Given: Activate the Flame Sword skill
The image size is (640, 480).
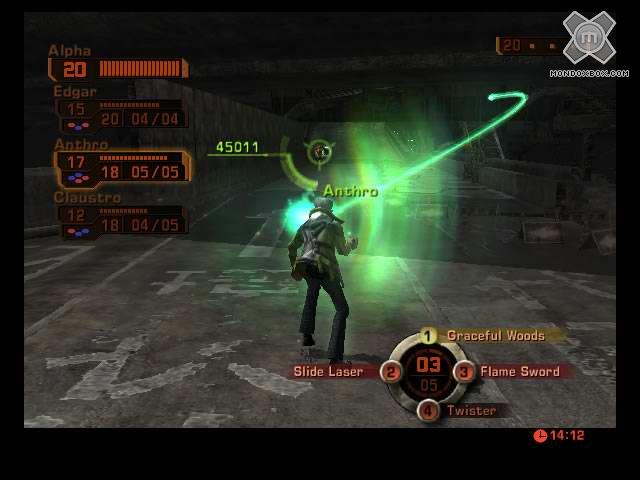Looking at the screenshot, I should [x=518, y=372].
